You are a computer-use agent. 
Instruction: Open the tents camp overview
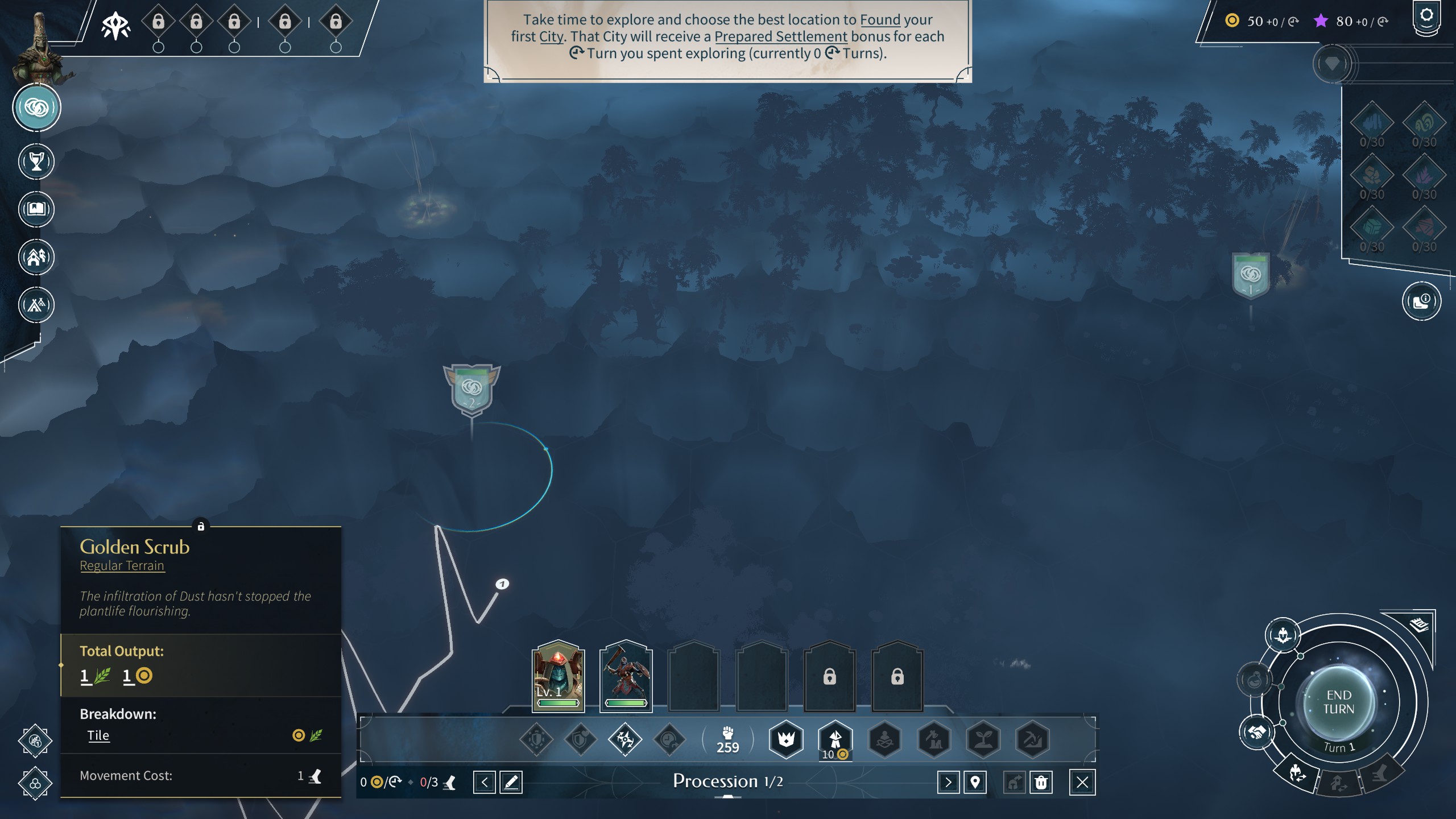(x=36, y=305)
